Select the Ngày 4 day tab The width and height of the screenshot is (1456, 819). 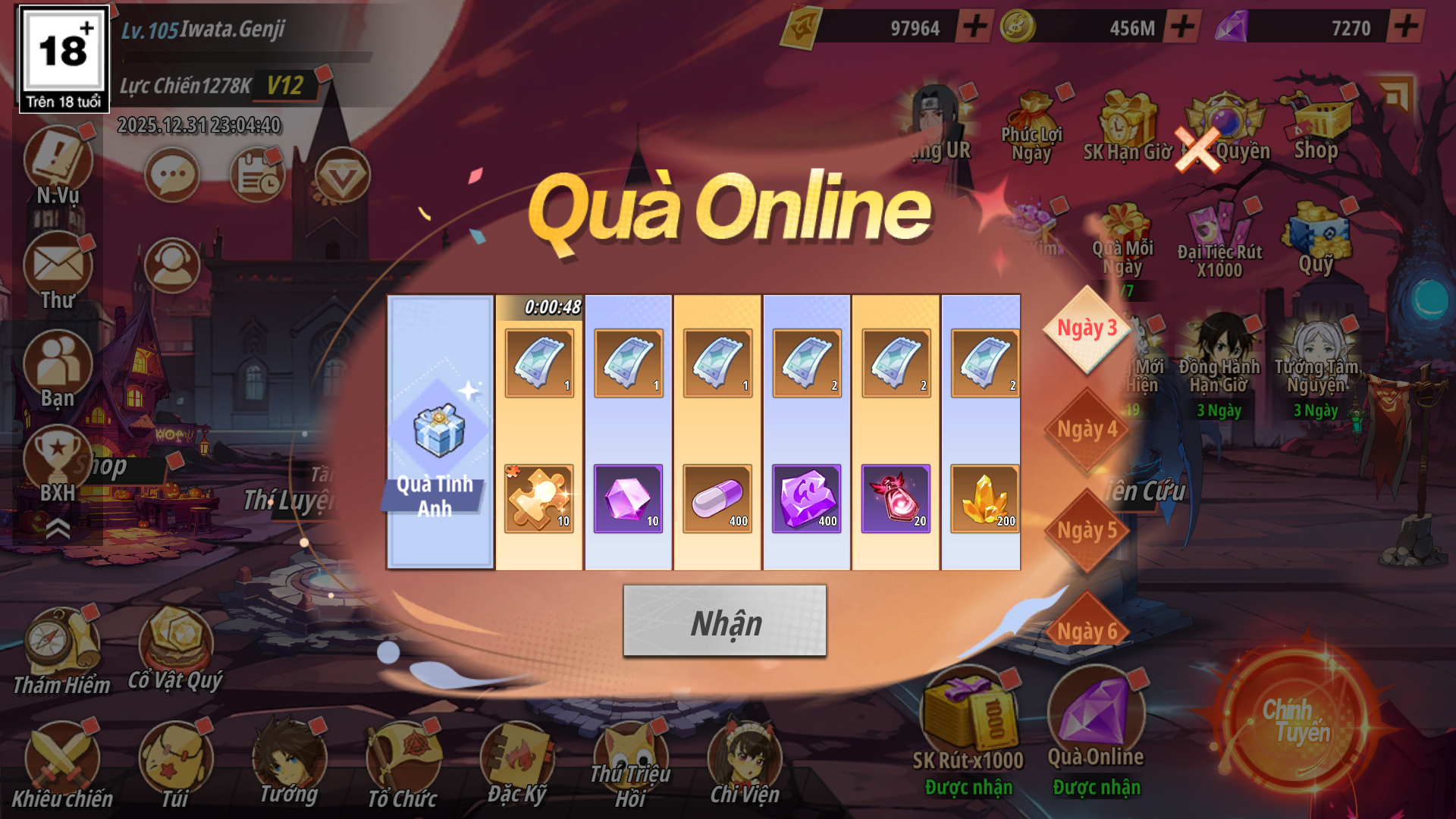pos(1087,430)
